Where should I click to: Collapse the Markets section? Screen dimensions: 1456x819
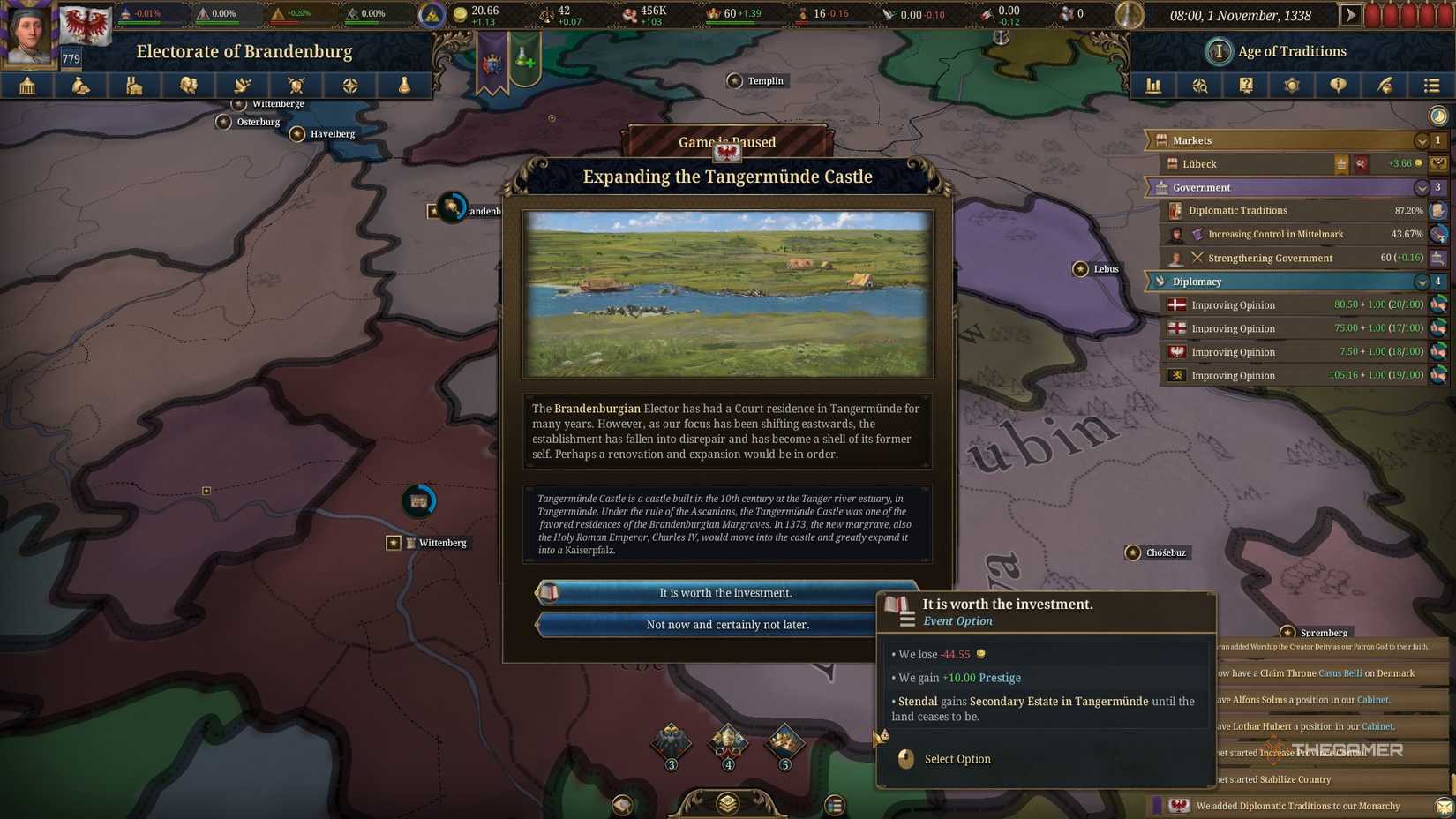[1422, 140]
